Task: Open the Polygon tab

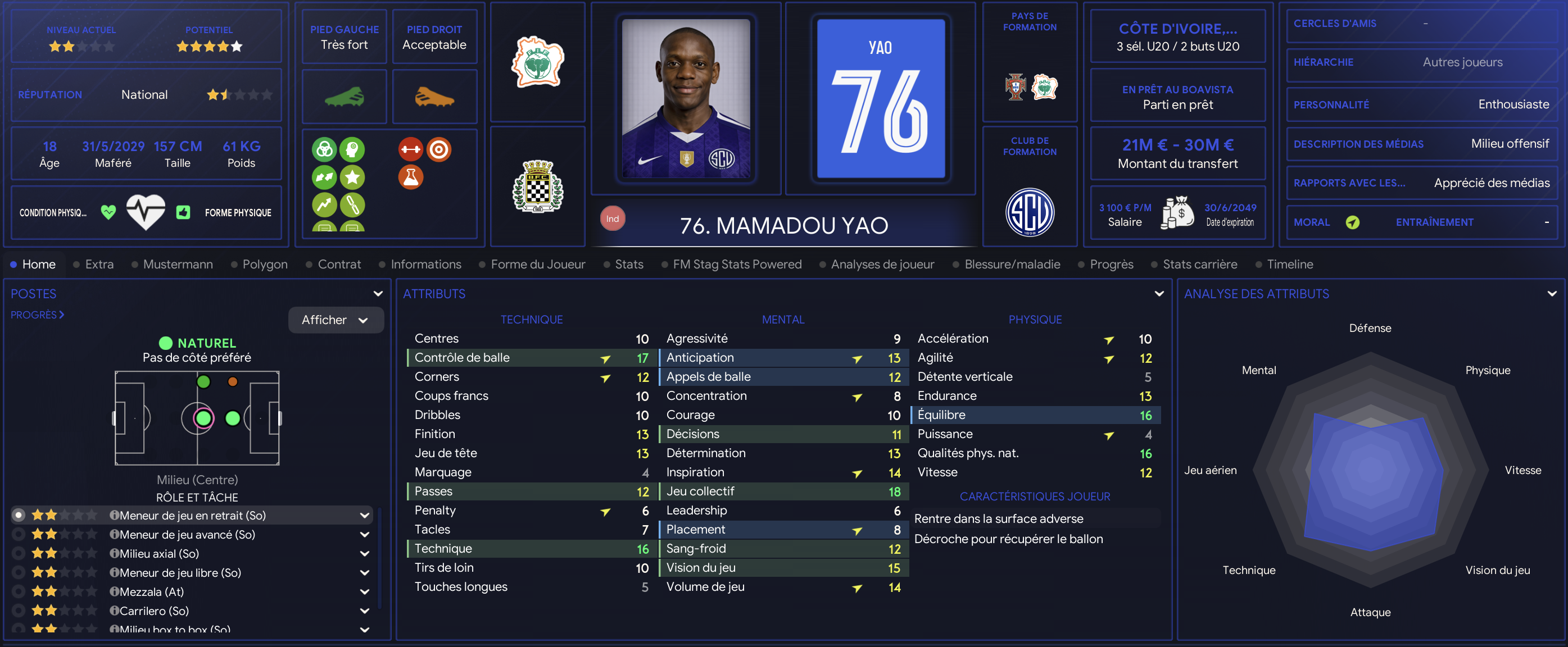Action: (x=265, y=265)
